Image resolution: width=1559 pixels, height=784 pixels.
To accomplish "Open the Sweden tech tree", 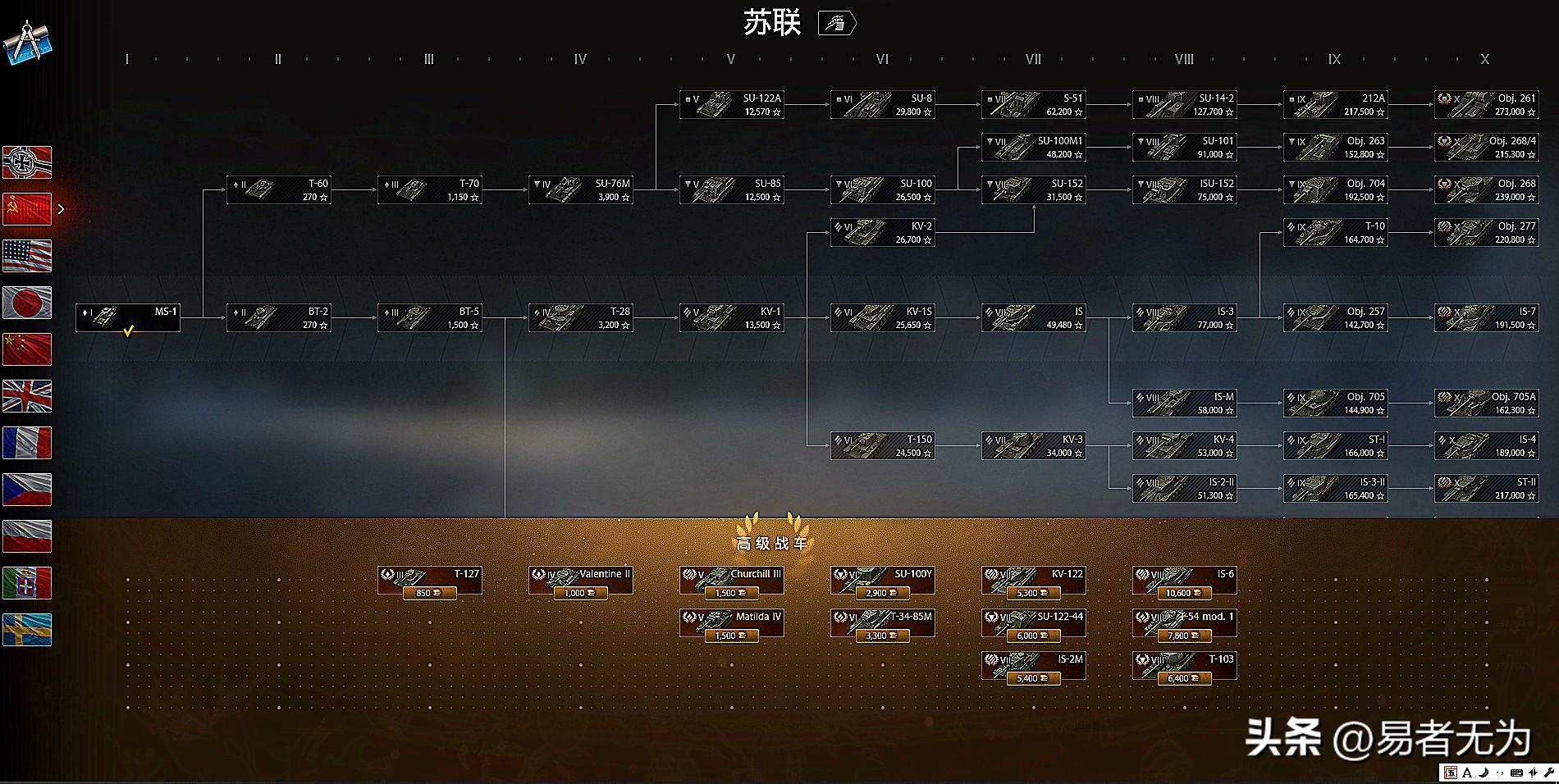I will [27, 630].
